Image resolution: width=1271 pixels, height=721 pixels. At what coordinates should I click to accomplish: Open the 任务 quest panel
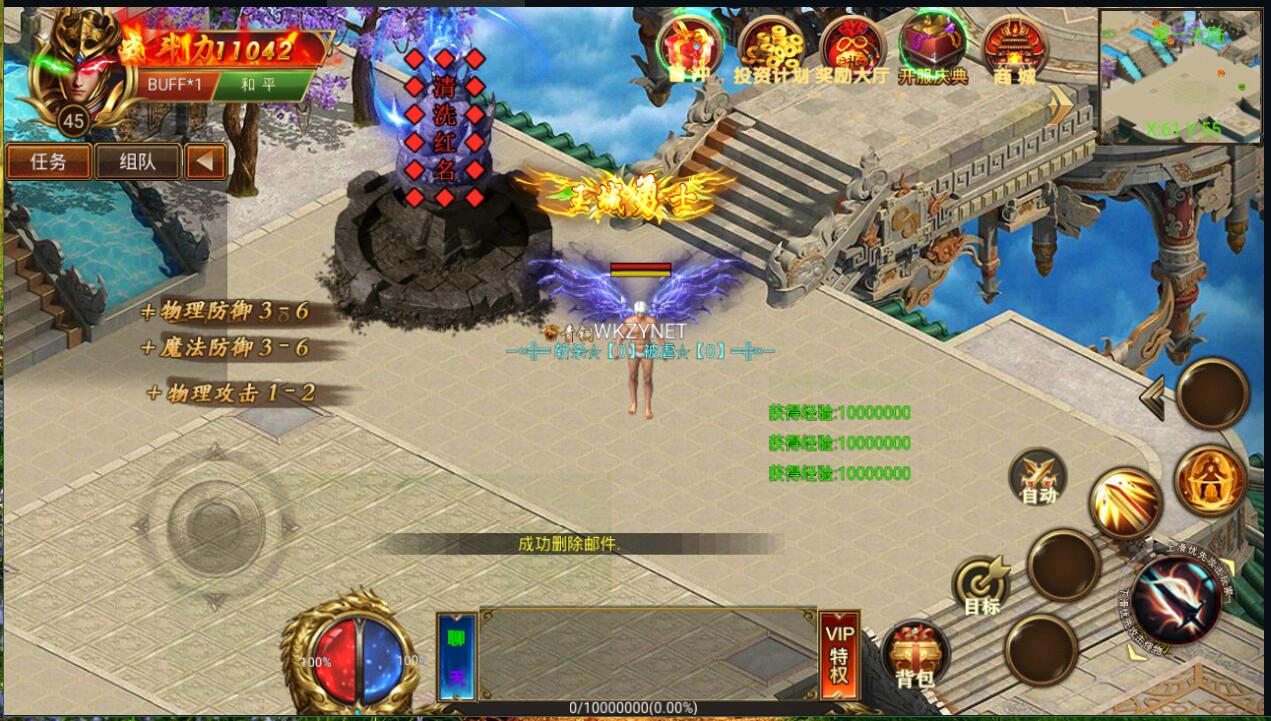click(48, 162)
